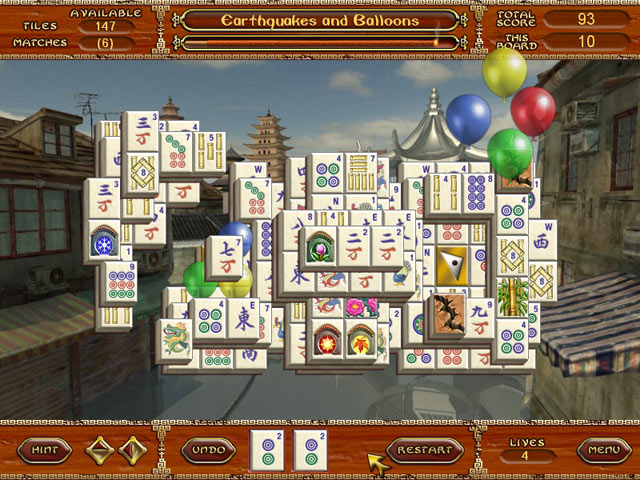Choose the nine of circles tile
The width and height of the screenshot is (640, 480).
[120, 282]
